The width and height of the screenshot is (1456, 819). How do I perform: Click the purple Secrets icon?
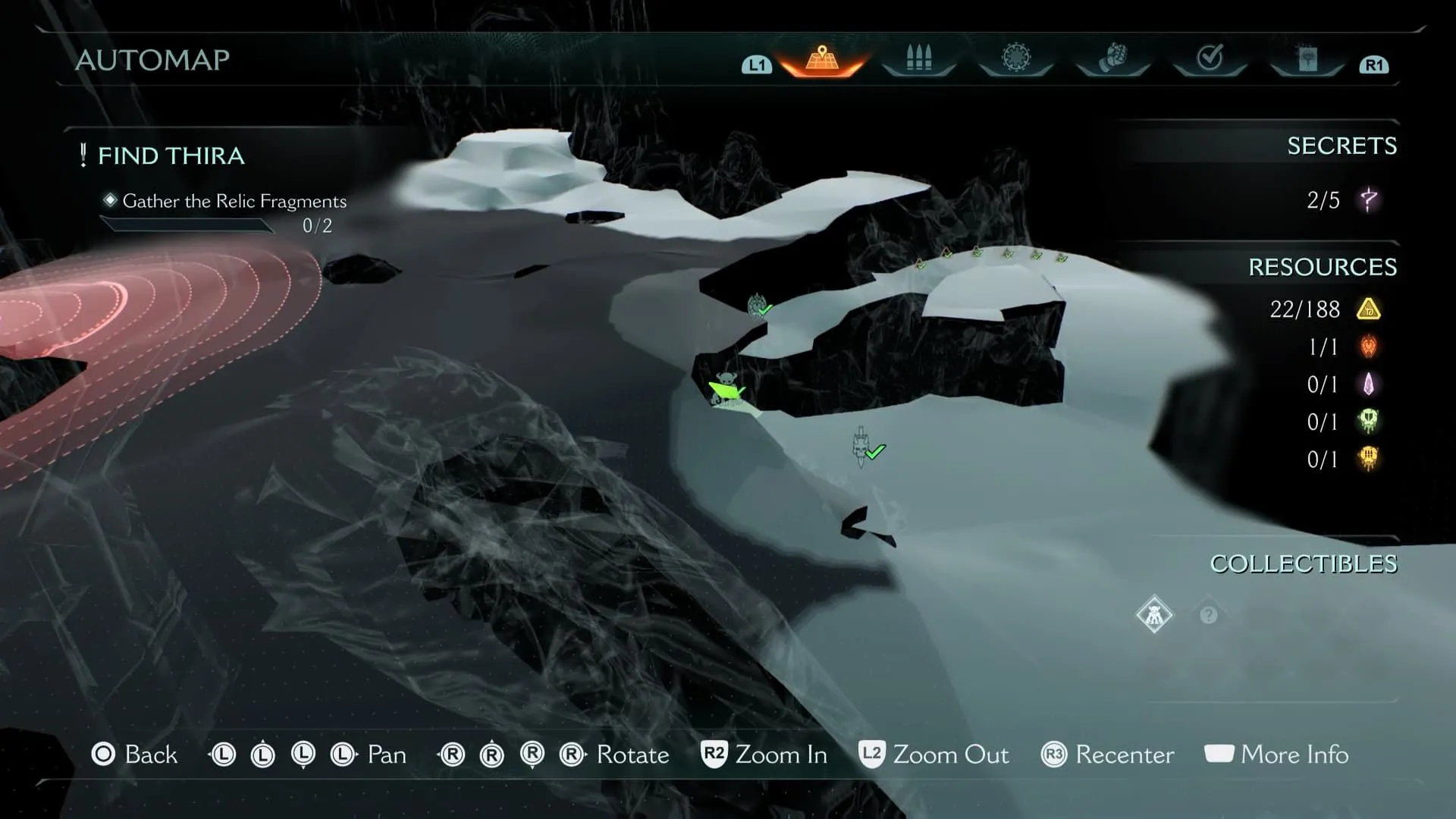pyautogui.click(x=1369, y=200)
